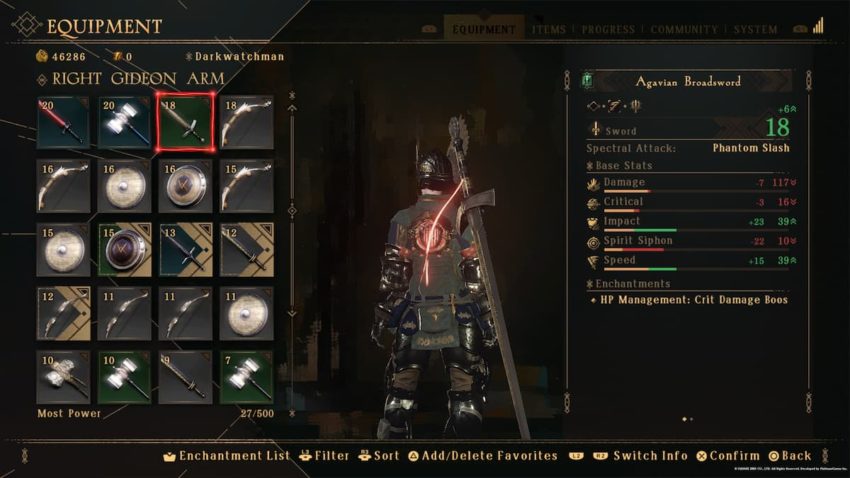Select the level 9 sword

point(185,377)
